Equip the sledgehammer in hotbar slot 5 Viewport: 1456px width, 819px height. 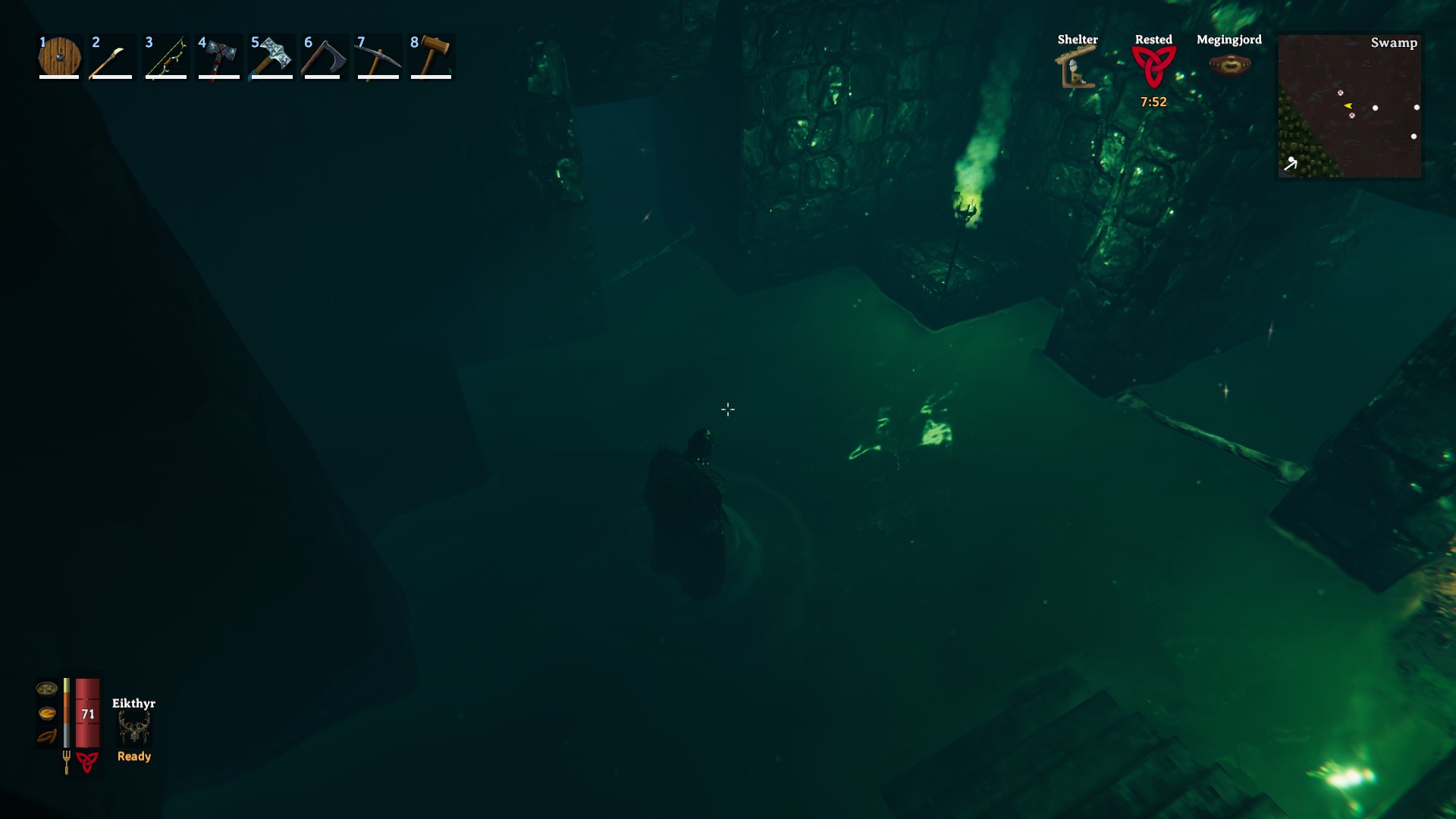coord(271,57)
